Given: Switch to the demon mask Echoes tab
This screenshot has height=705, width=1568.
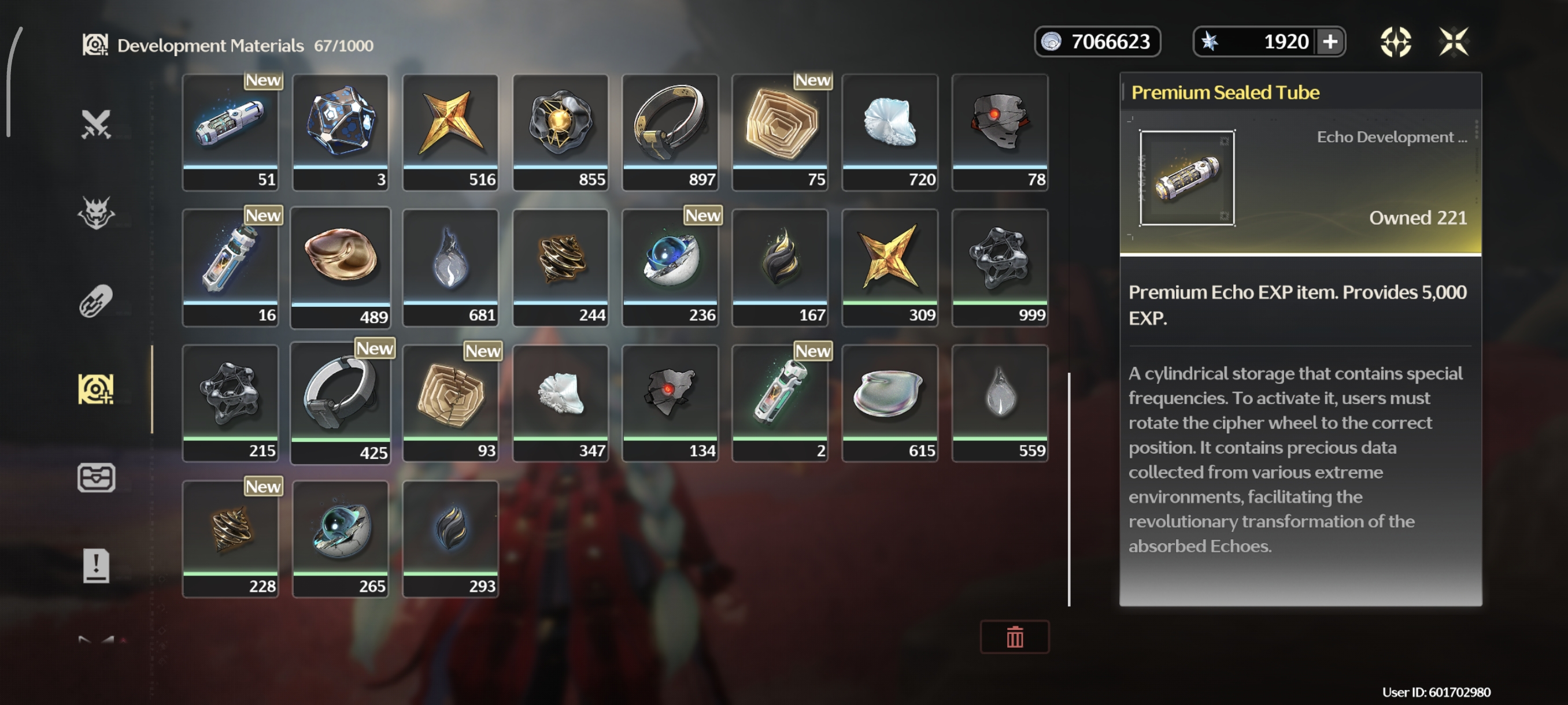Looking at the screenshot, I should [96, 212].
